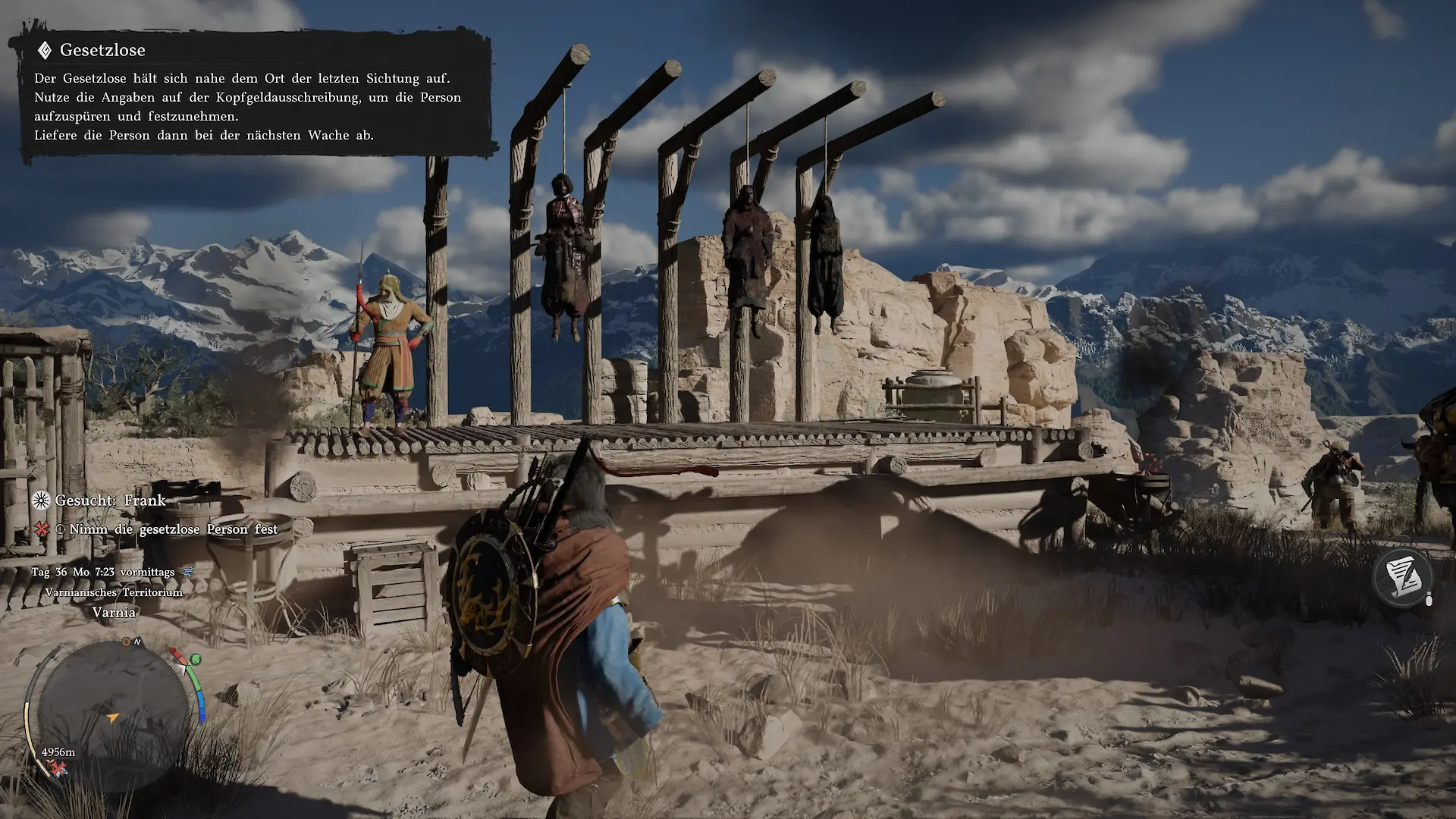
Task: Click the 'Nimm die gesetzlose Person fest' objective
Action: point(173,529)
